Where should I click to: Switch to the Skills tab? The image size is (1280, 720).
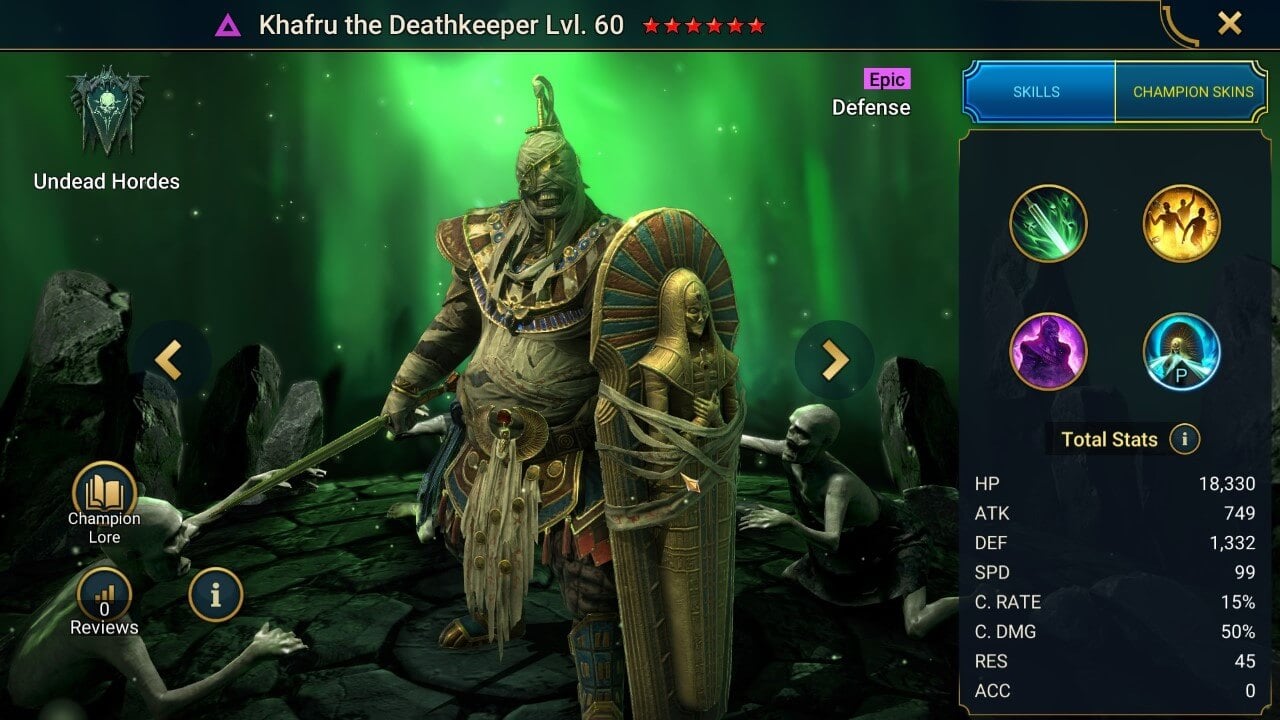[1037, 92]
